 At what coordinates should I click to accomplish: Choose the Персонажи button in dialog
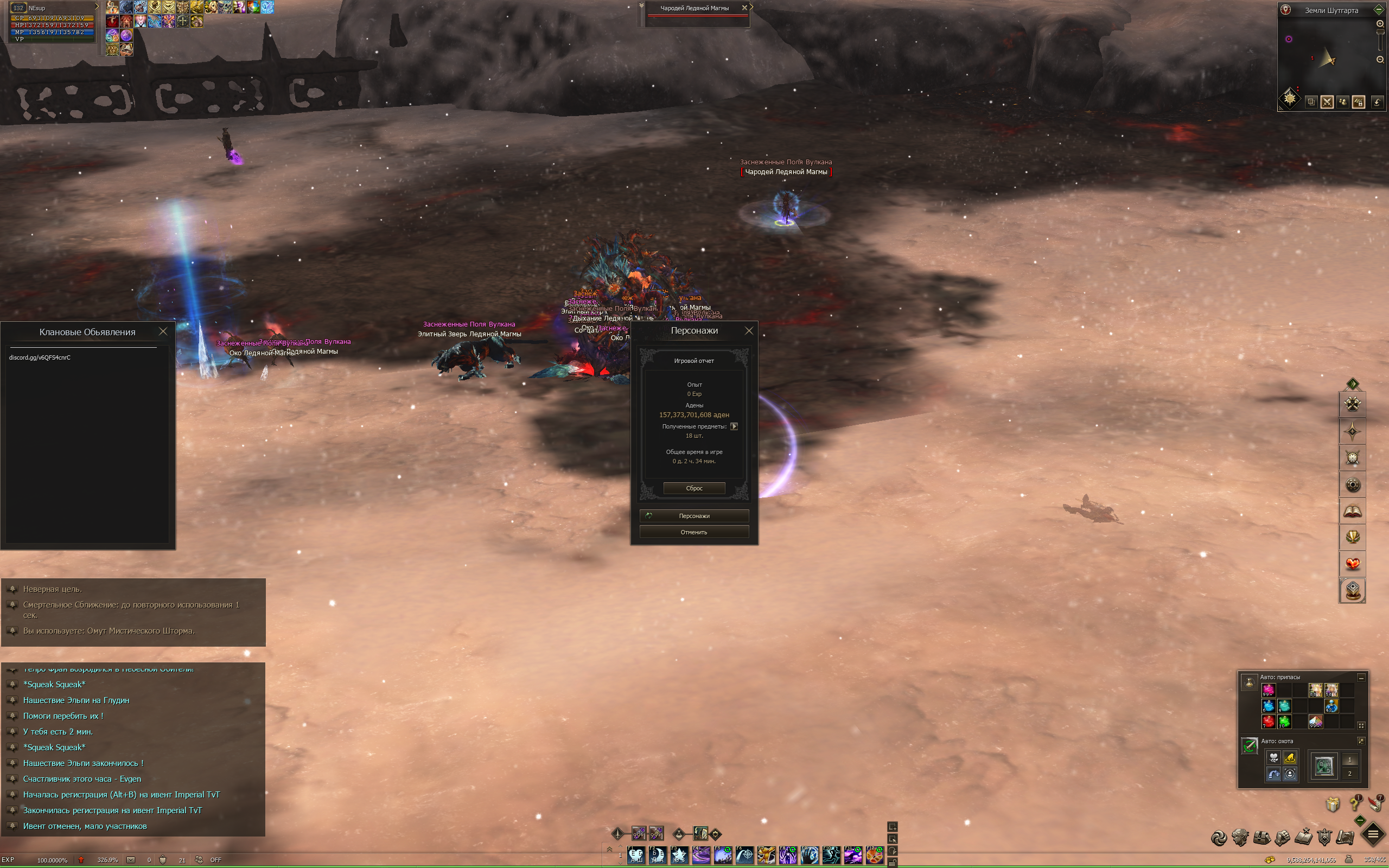[x=694, y=515]
